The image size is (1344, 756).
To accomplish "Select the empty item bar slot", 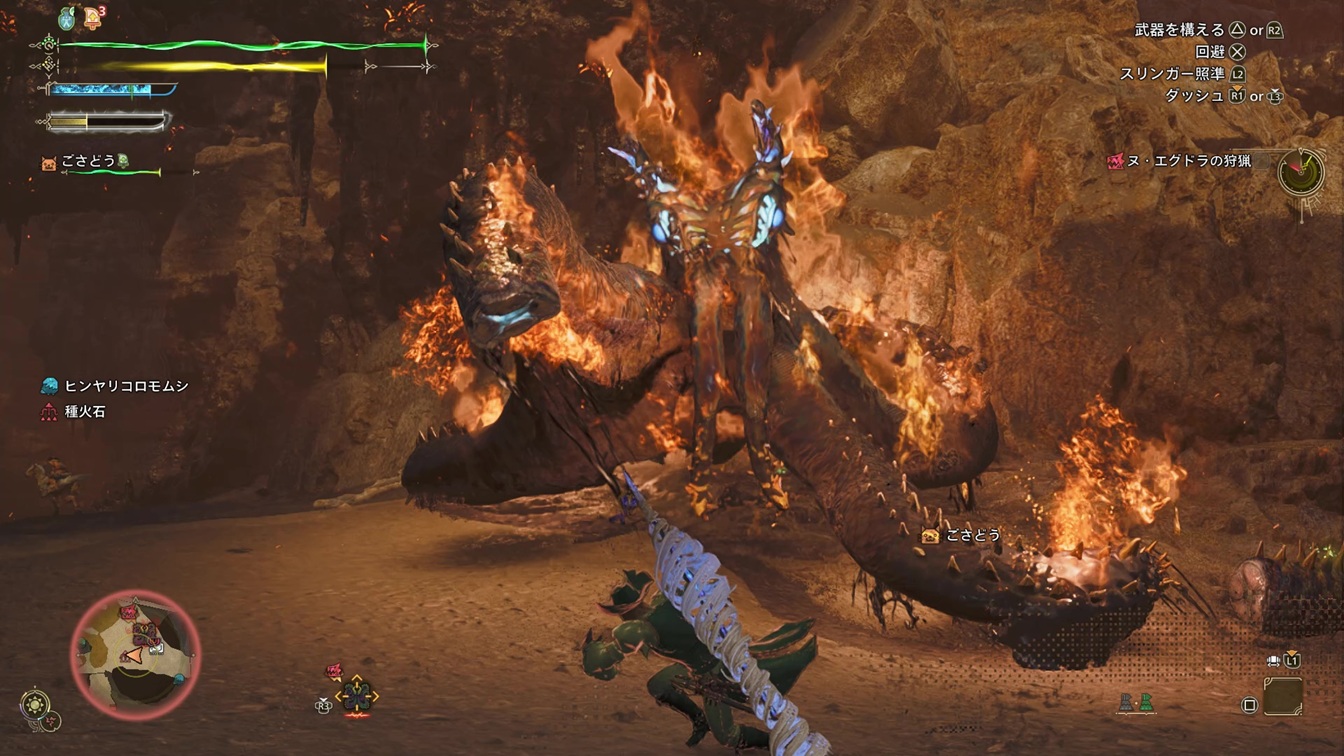I will 1282,696.
